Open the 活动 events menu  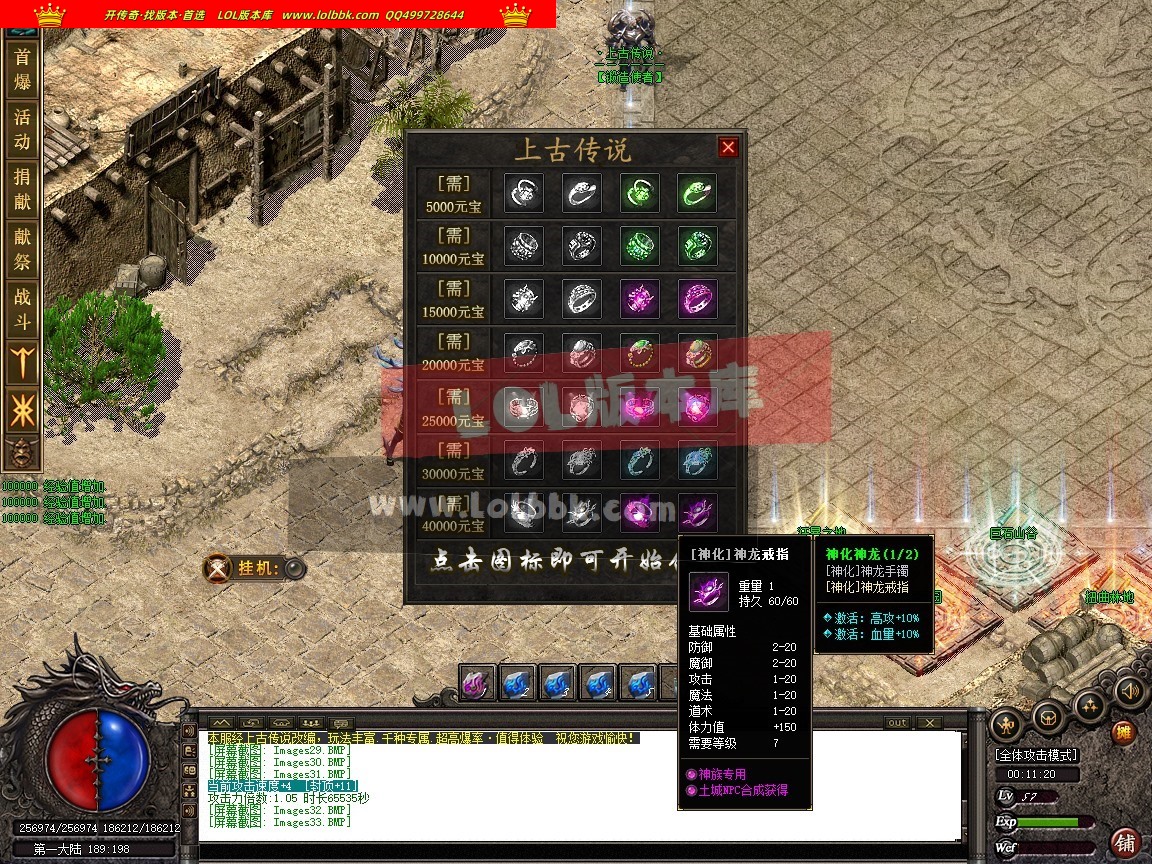coord(22,129)
